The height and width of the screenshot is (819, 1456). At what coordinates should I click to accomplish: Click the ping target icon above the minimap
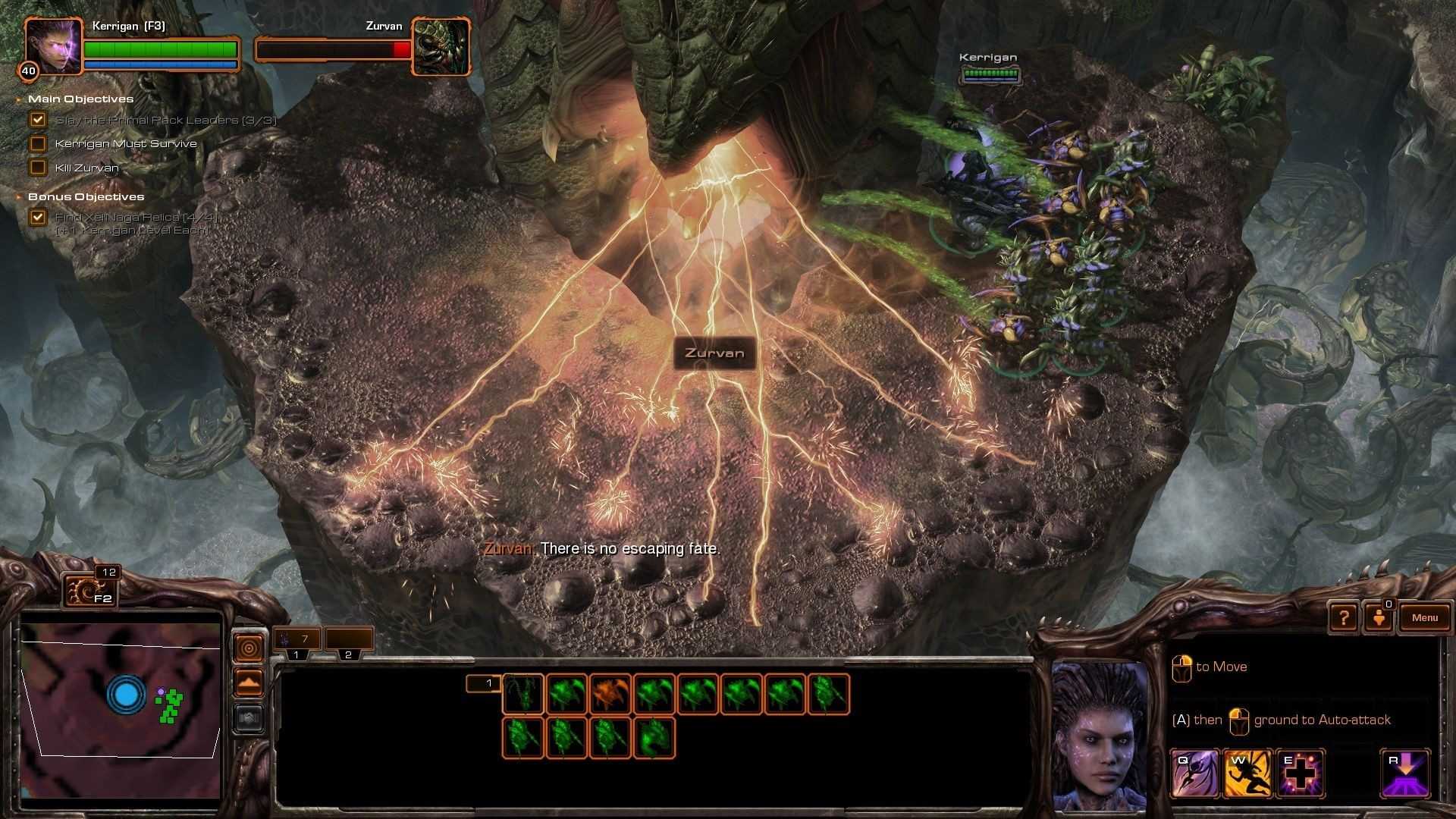click(x=248, y=647)
